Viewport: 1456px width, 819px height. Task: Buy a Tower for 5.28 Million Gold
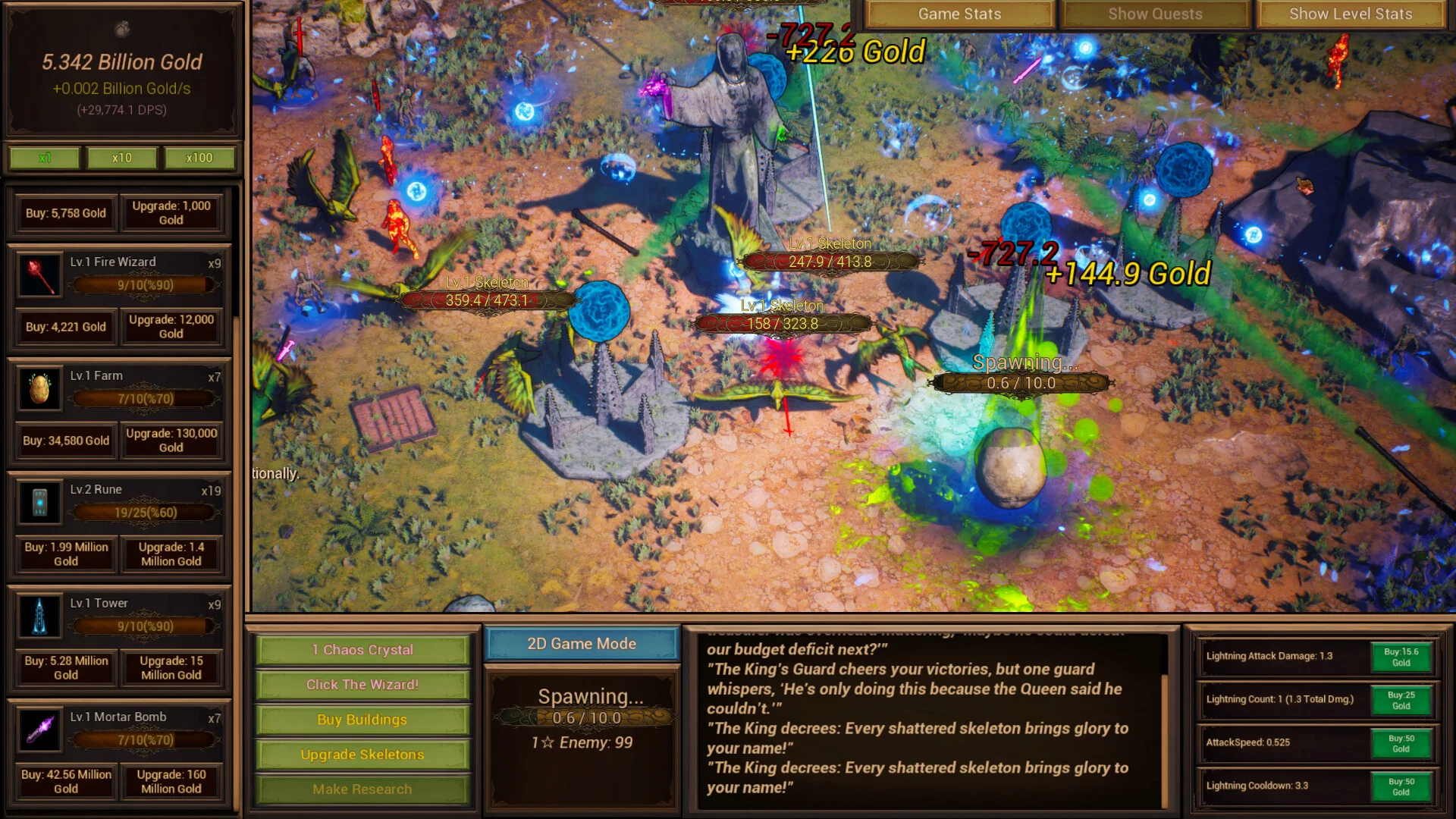[x=65, y=668]
